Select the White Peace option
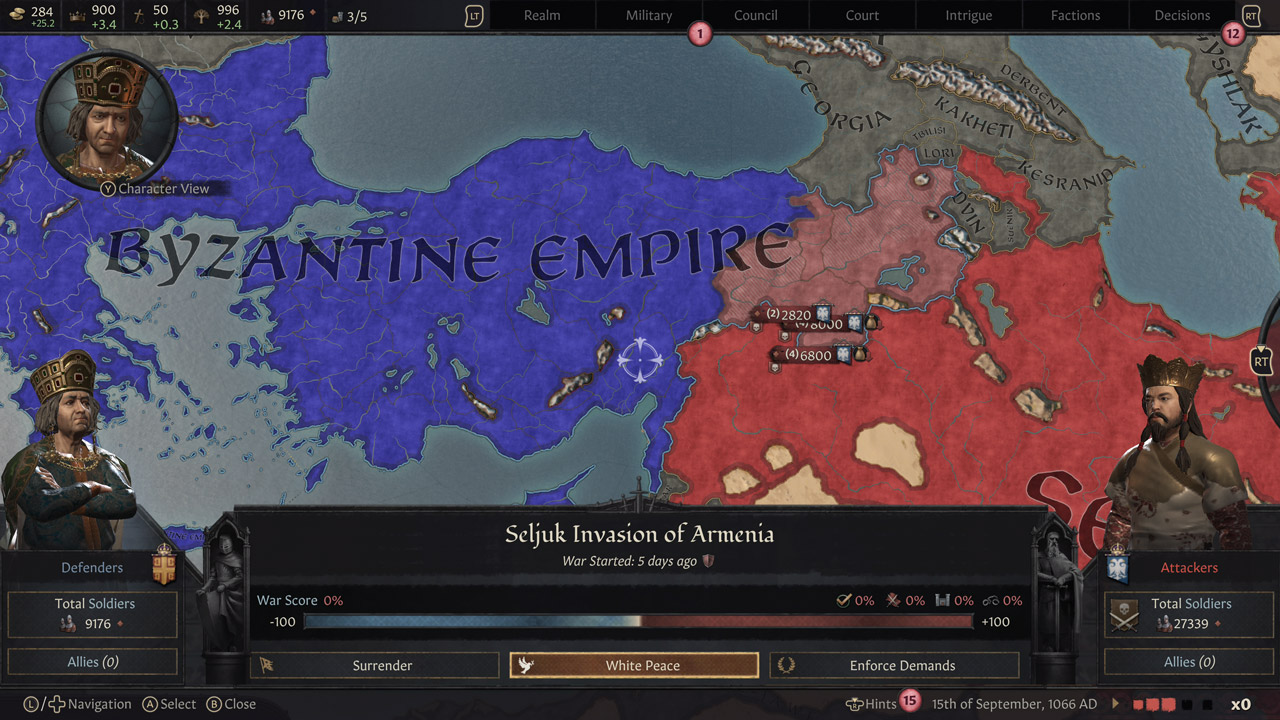1280x720 pixels. click(x=633, y=664)
